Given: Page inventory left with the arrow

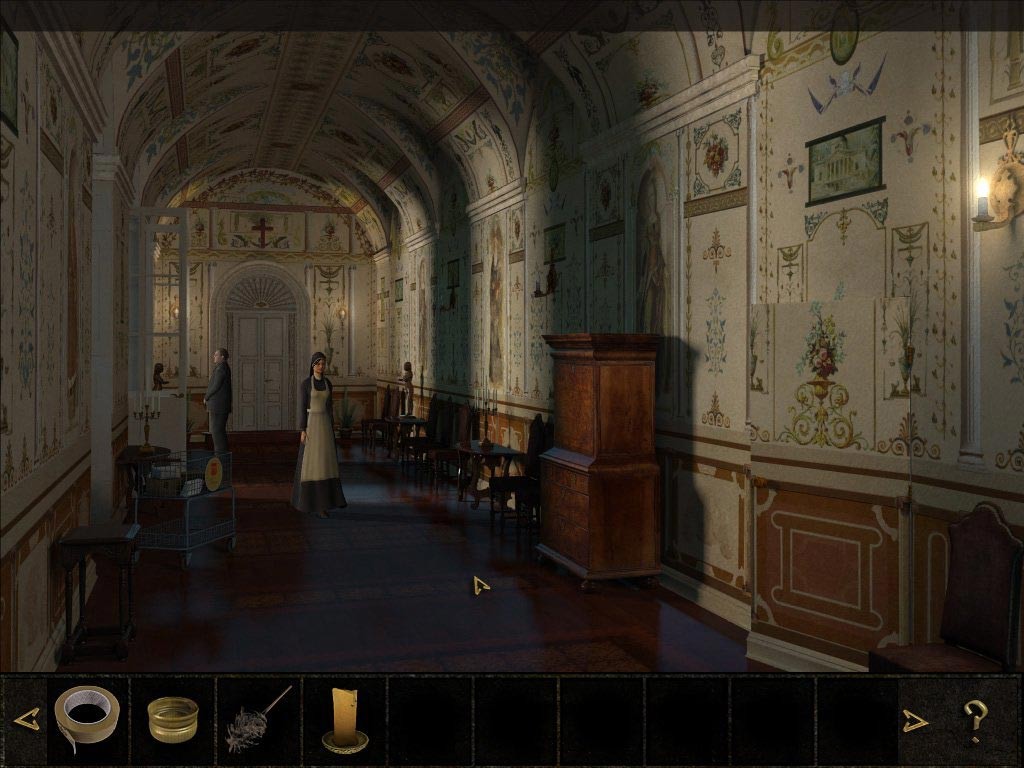Looking at the screenshot, I should click(27, 719).
